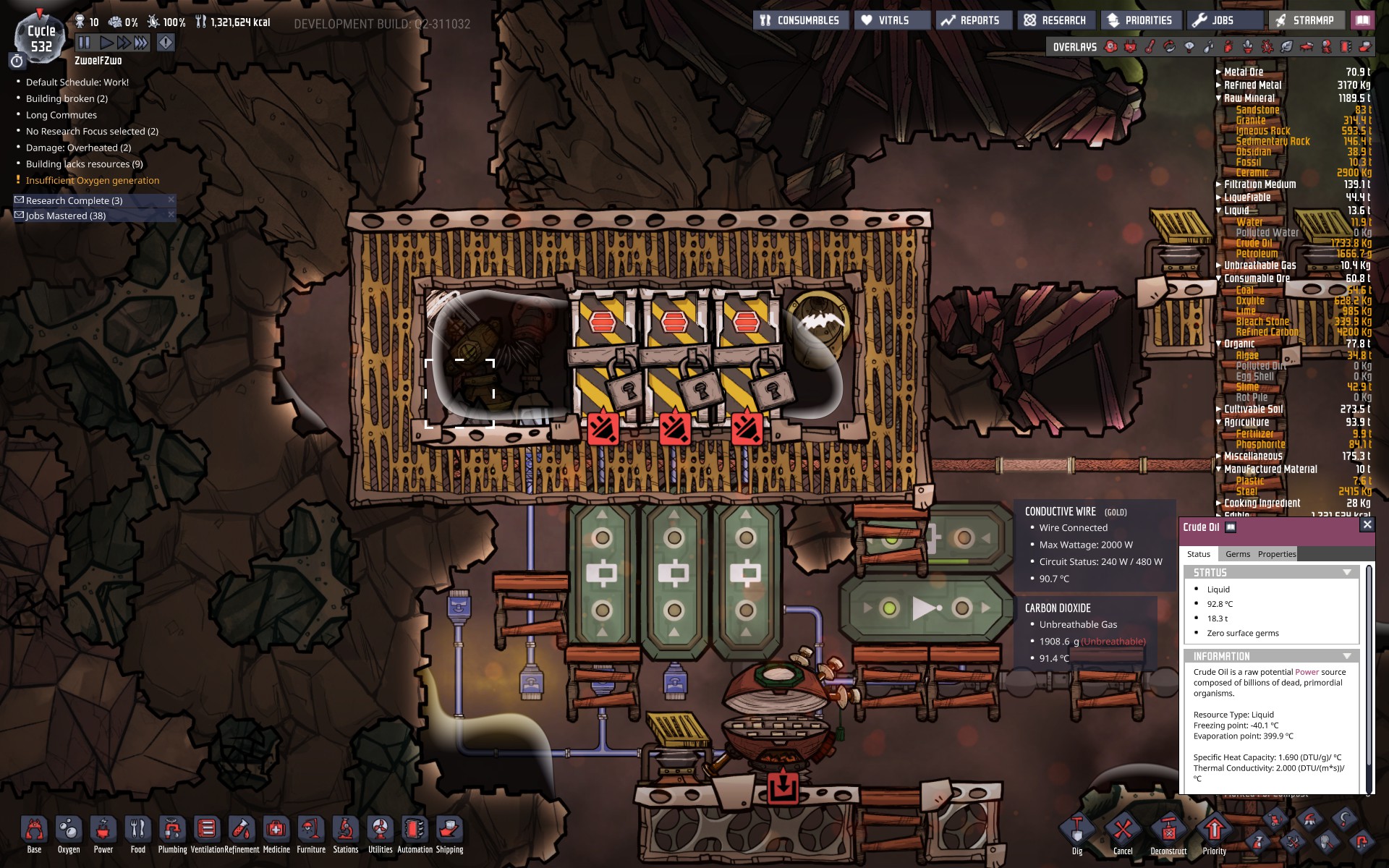Open the Automation build category
1389x868 pixels.
(x=415, y=835)
